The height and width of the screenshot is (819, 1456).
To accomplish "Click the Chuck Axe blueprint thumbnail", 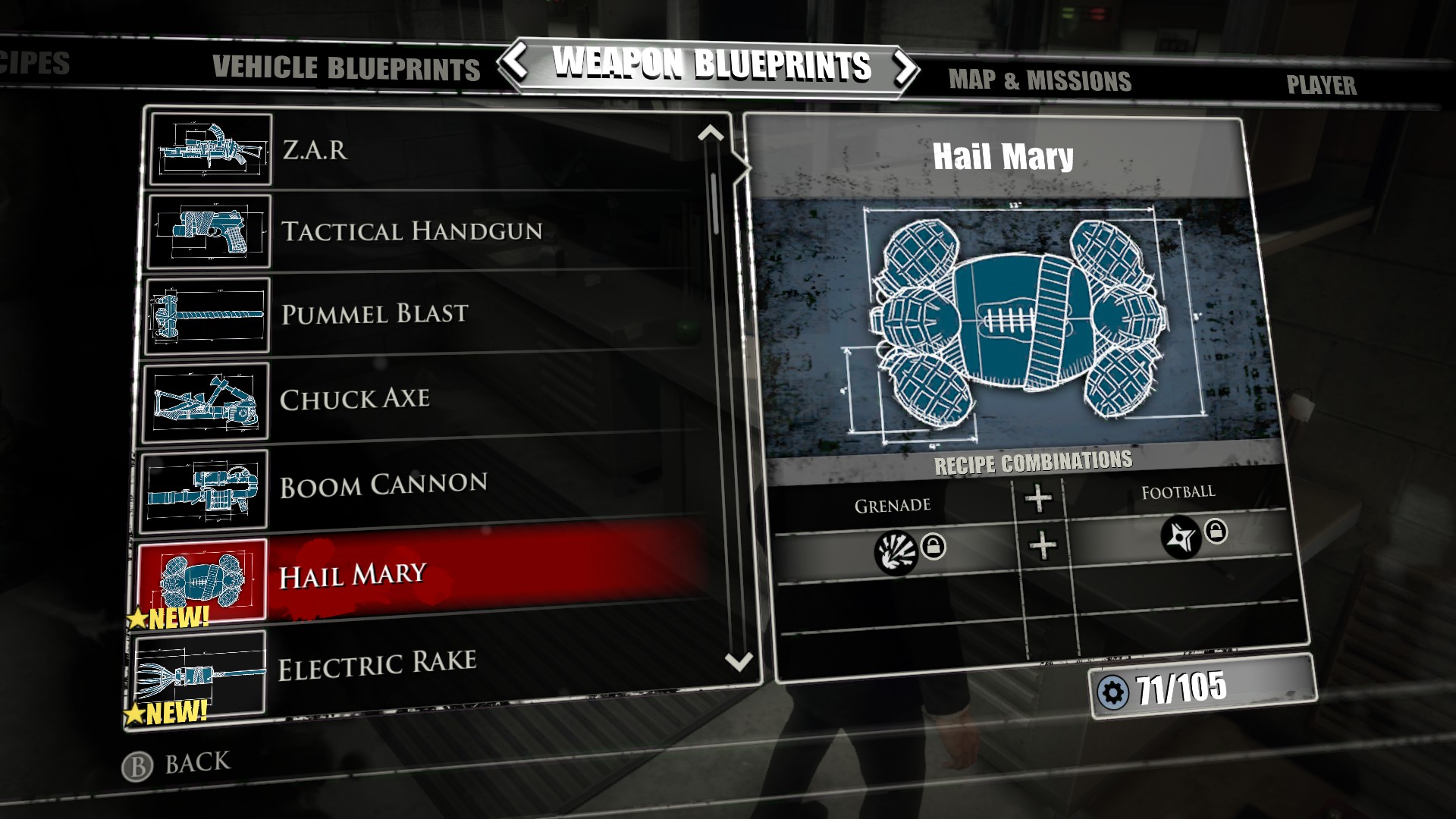I will [206, 400].
